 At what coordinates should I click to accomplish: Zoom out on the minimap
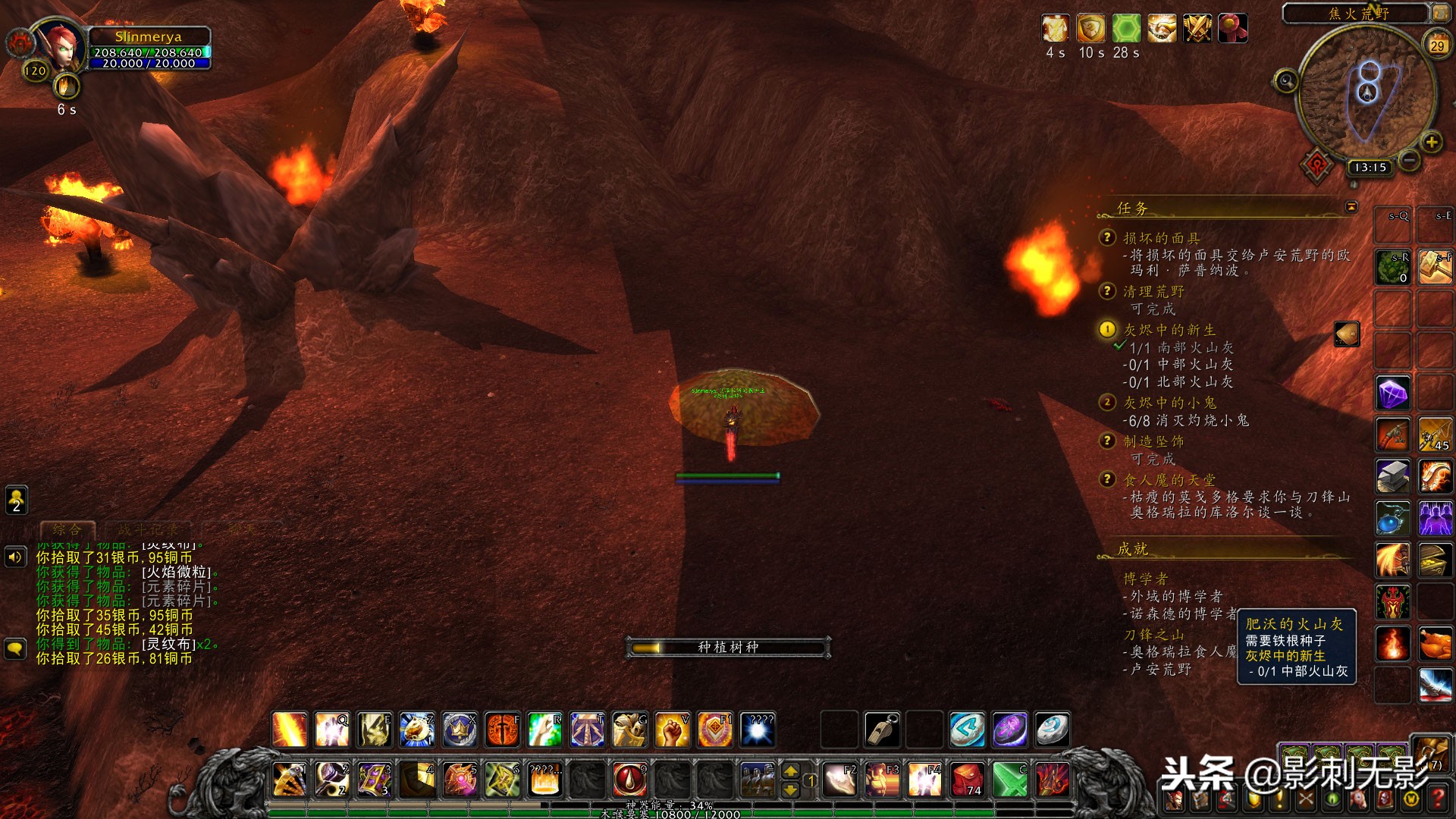pyautogui.click(x=1409, y=160)
